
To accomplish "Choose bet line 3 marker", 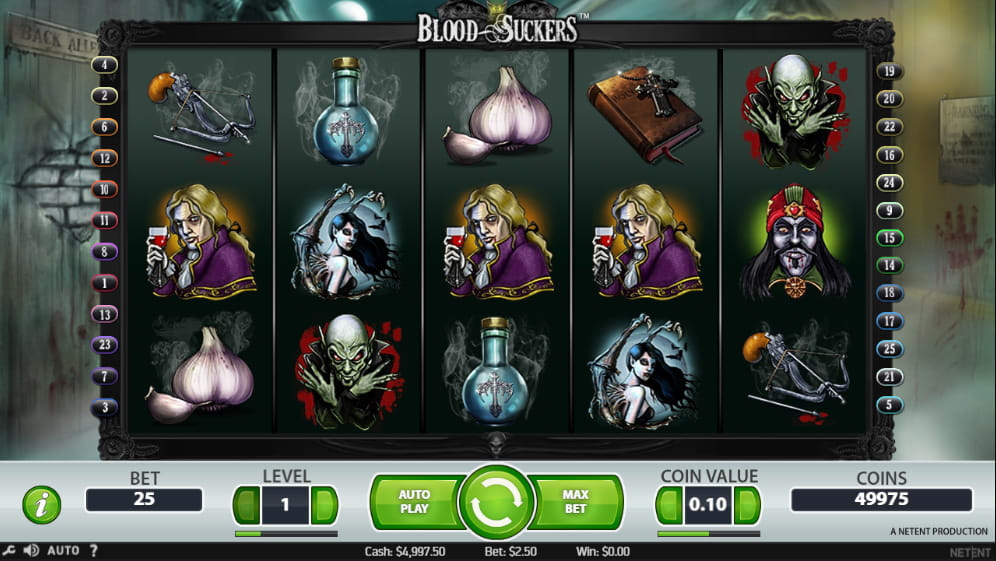I will tap(104, 407).
